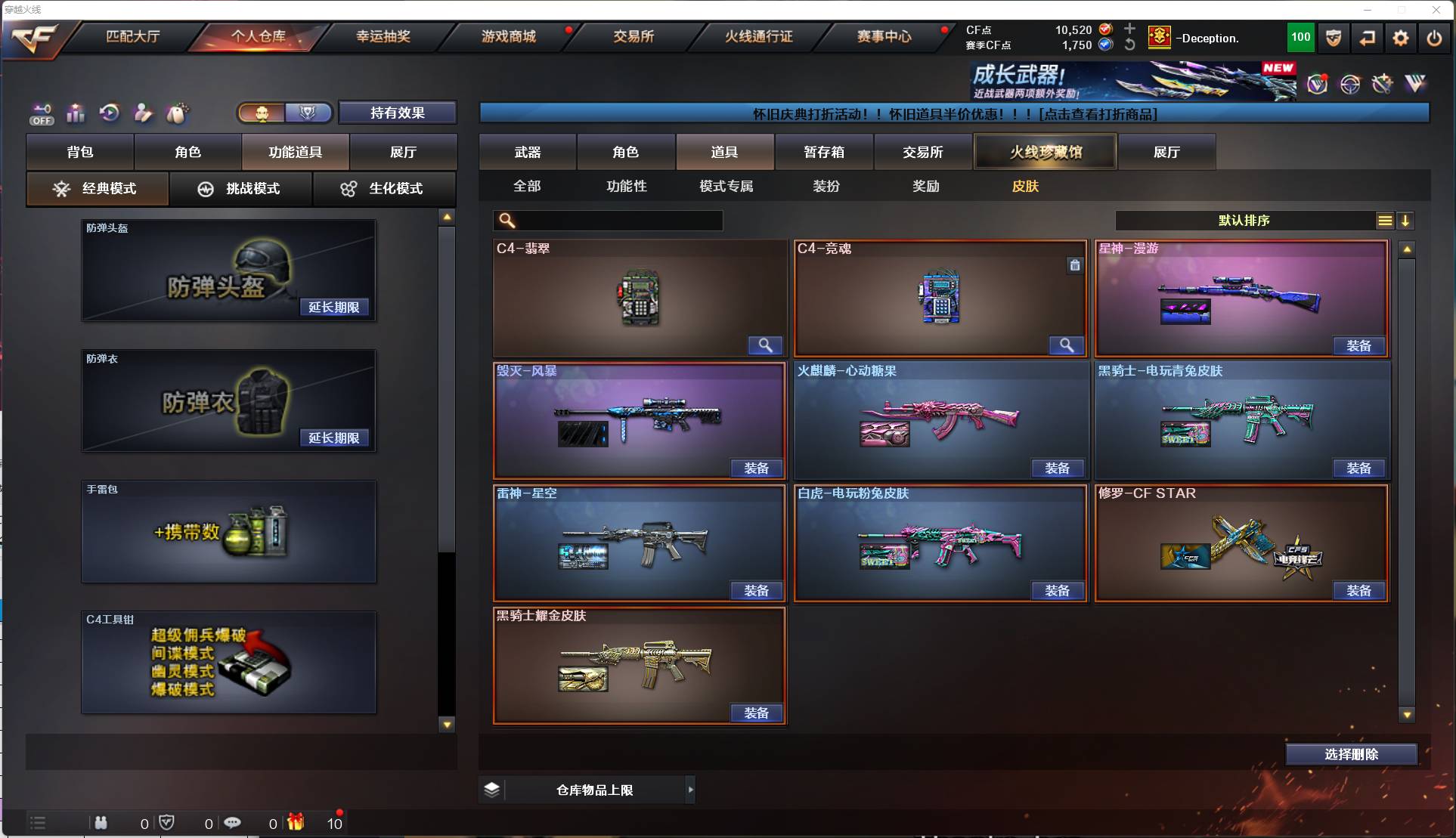The width and height of the screenshot is (1456, 838).
Task: Click the character edit icon
Action: coord(142,113)
